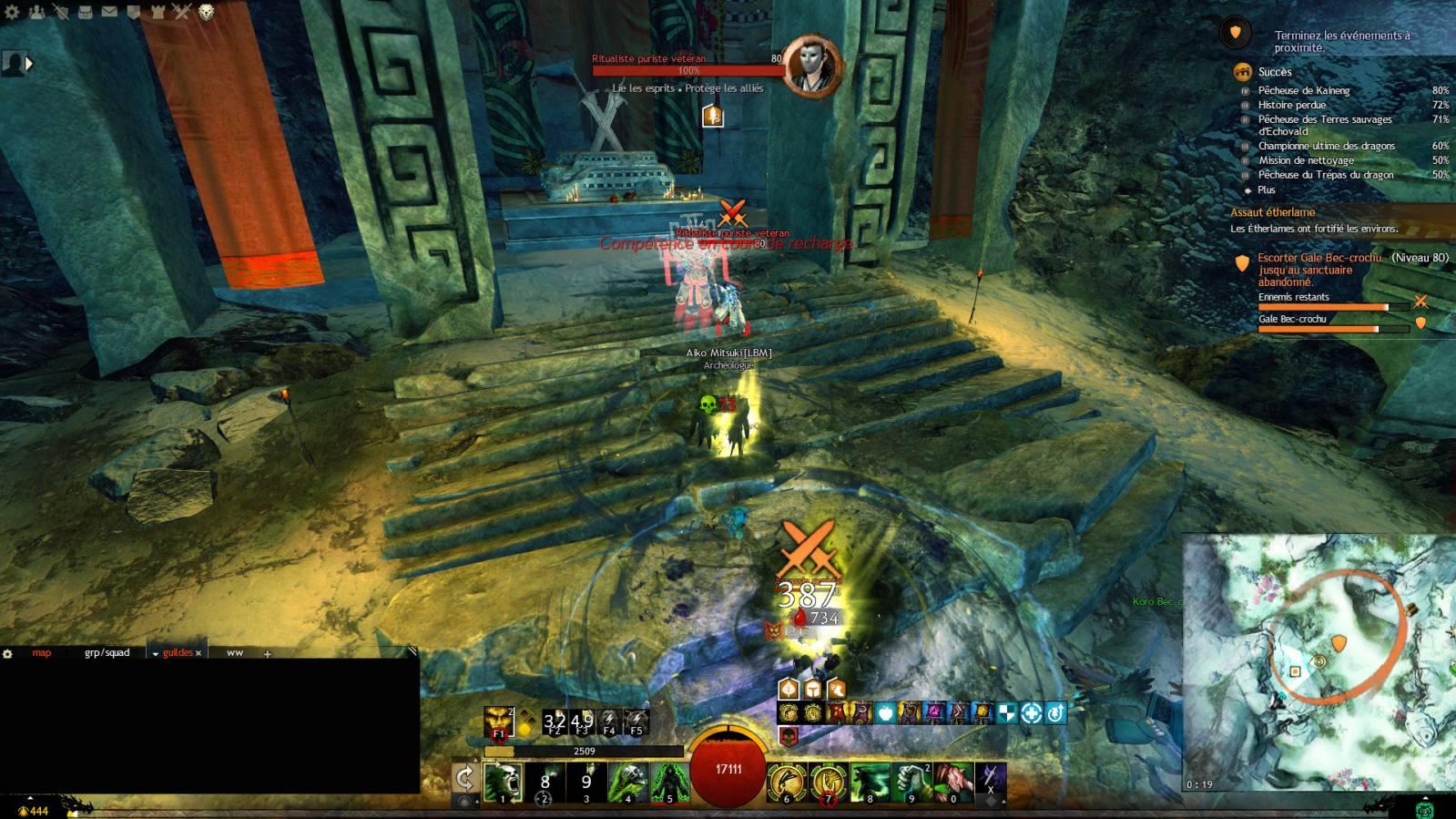Open the mail envelope icon

click(109, 12)
